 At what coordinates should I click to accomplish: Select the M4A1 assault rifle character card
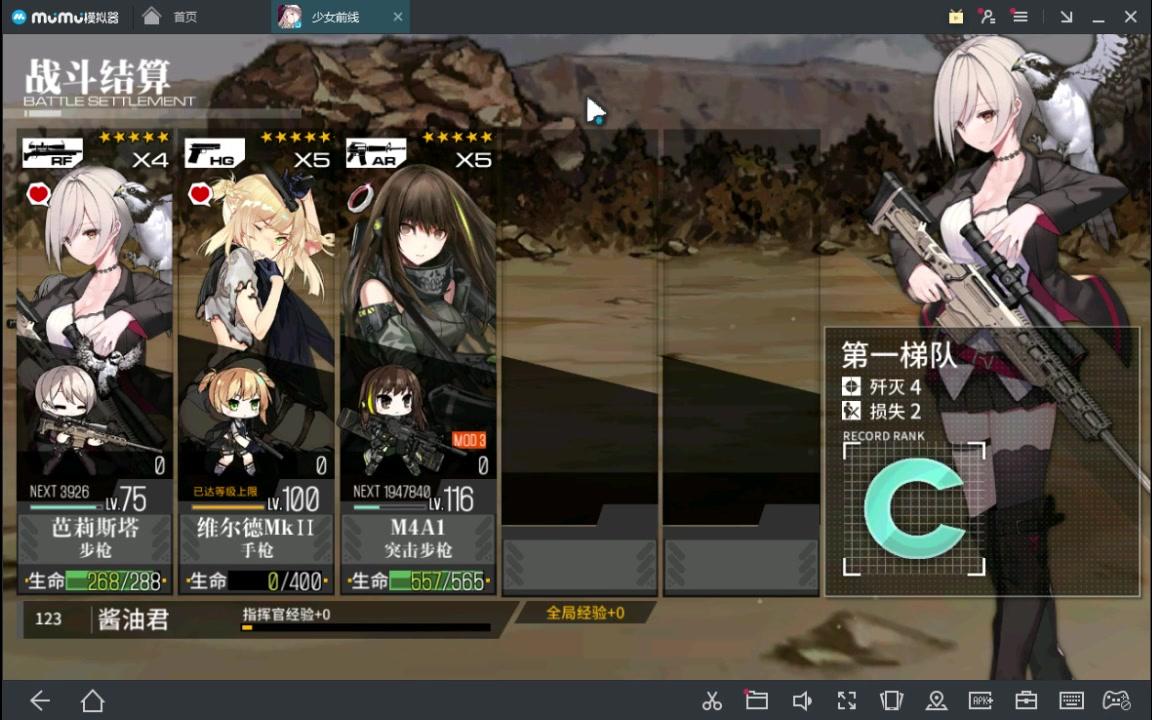419,360
